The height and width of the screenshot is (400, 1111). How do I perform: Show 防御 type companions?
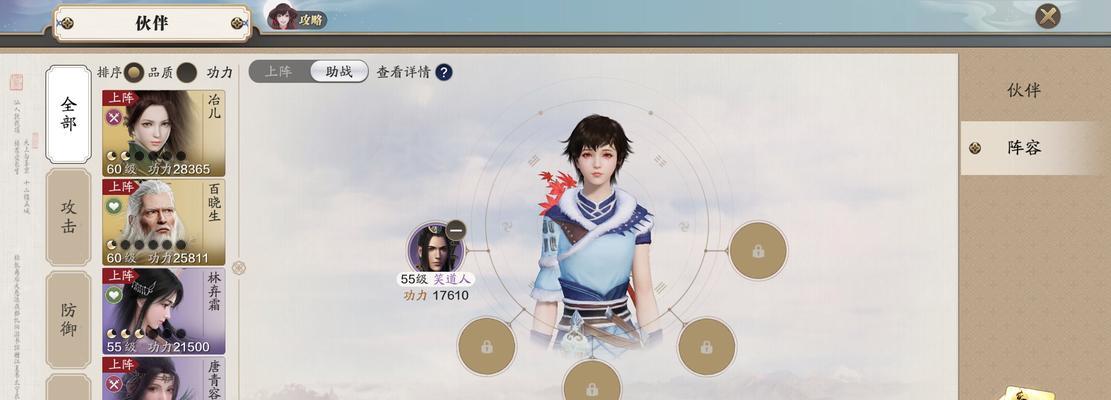pyautogui.click(x=68, y=319)
